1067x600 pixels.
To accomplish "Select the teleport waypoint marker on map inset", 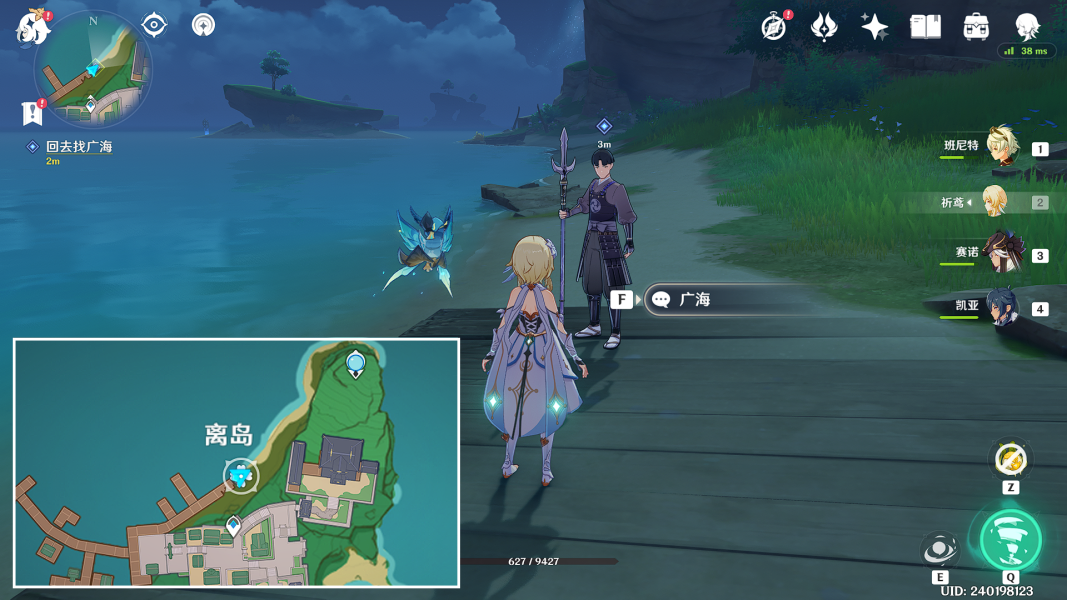I will click(355, 364).
